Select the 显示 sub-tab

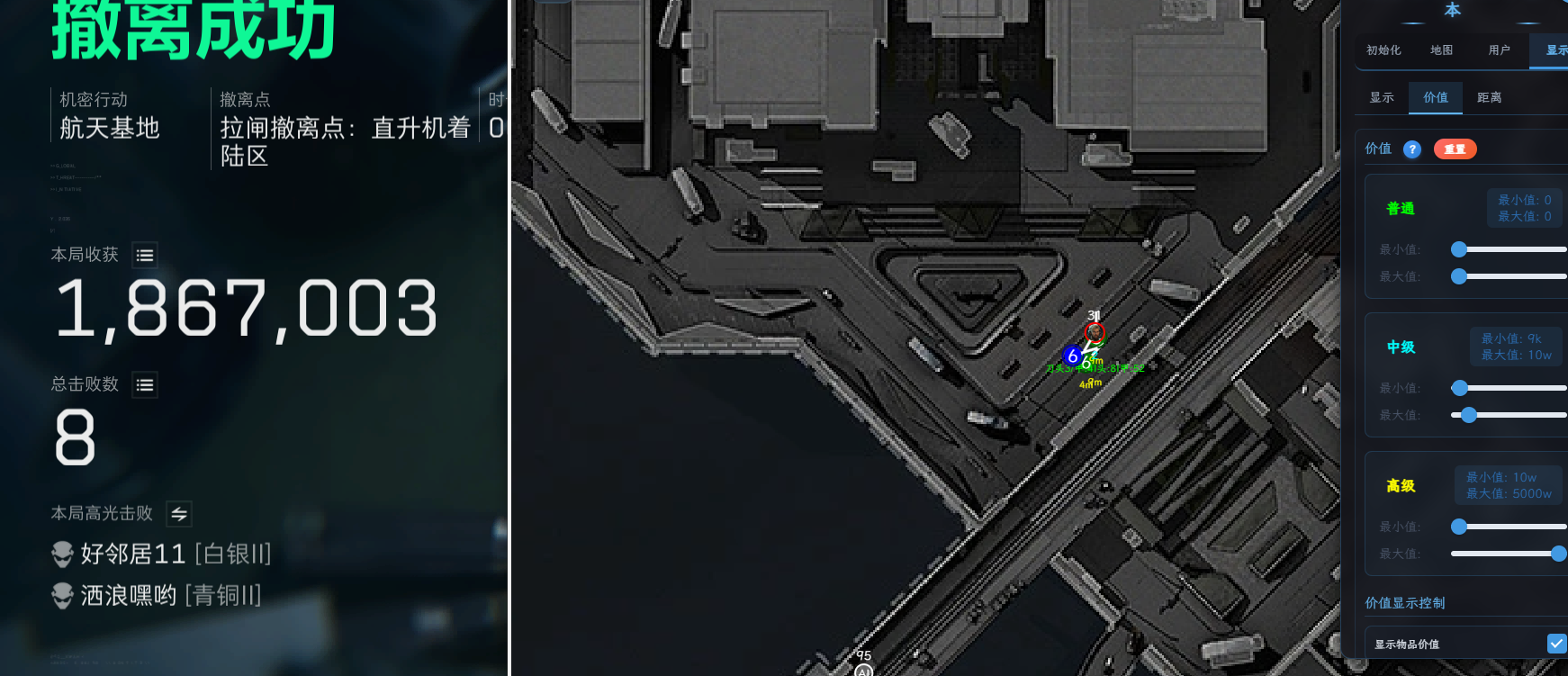pyautogui.click(x=1382, y=97)
